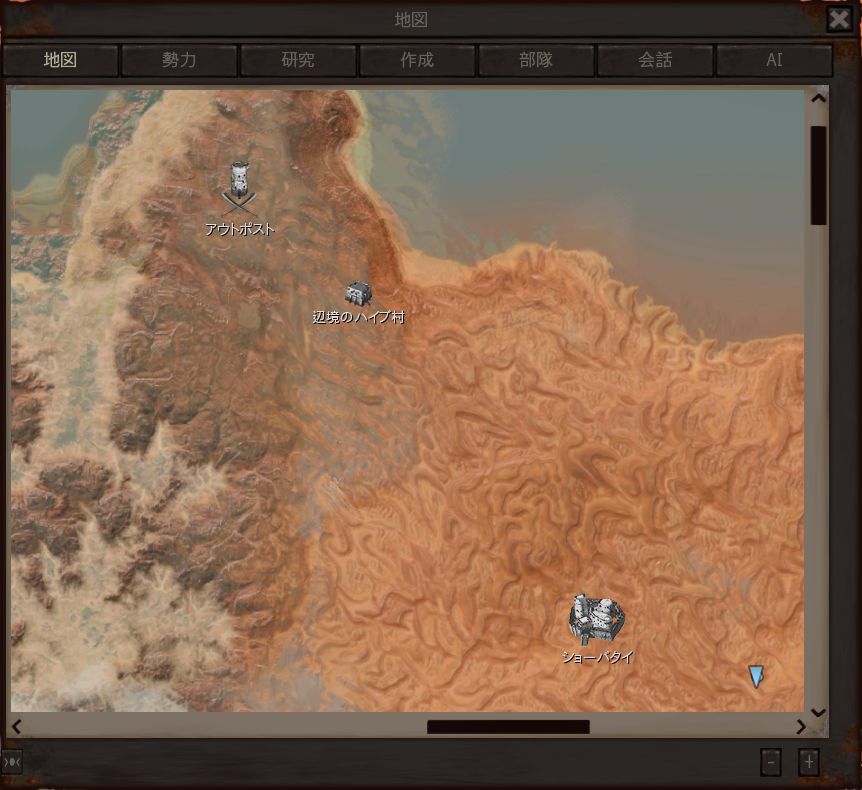Select the 辺境のハイブ村 town marker
This screenshot has width=862, height=790.
click(x=358, y=293)
